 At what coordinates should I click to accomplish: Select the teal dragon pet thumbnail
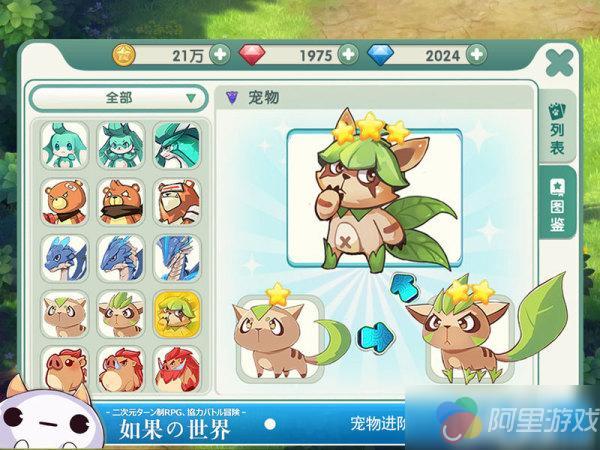pos(177,143)
